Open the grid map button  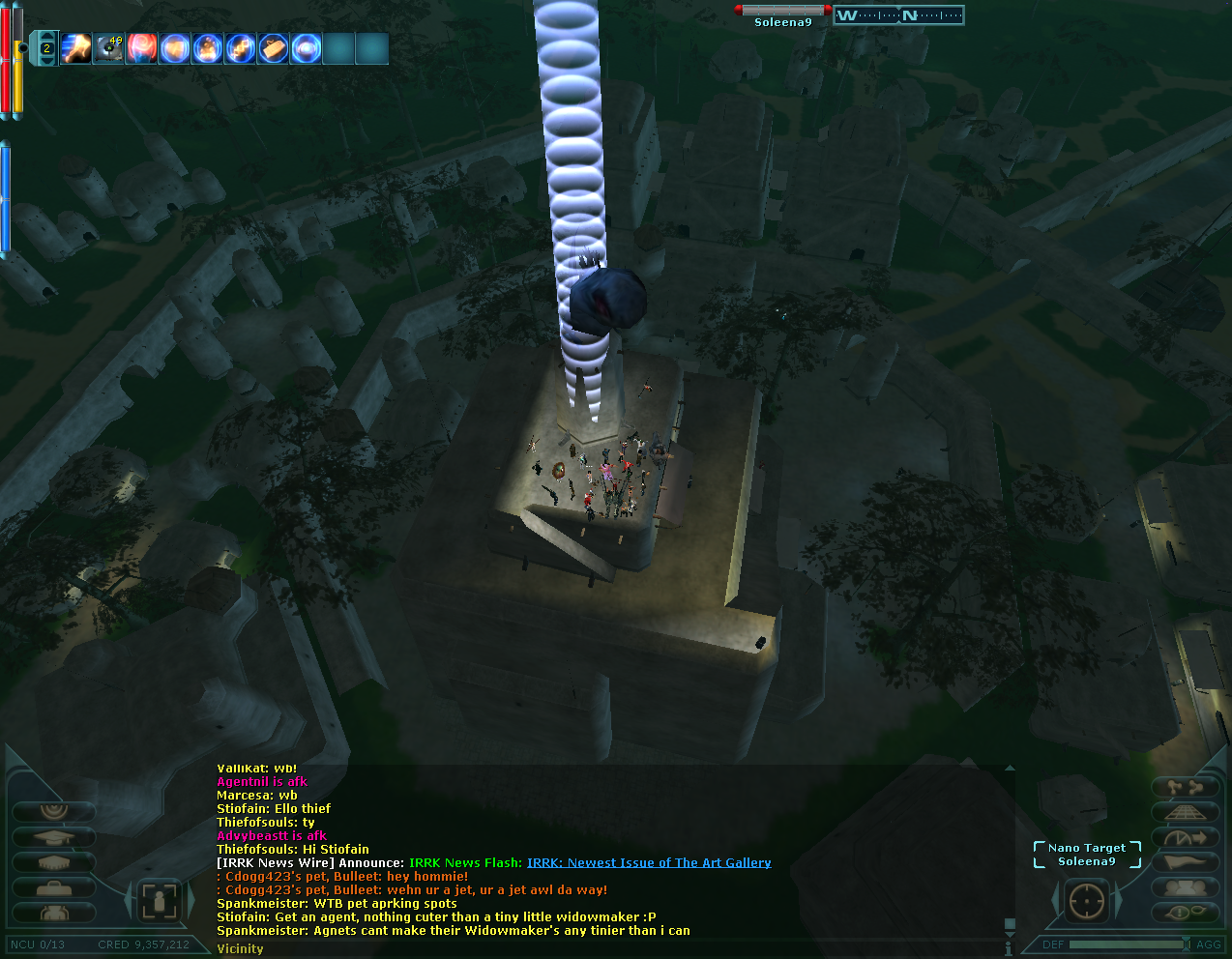(x=1184, y=812)
